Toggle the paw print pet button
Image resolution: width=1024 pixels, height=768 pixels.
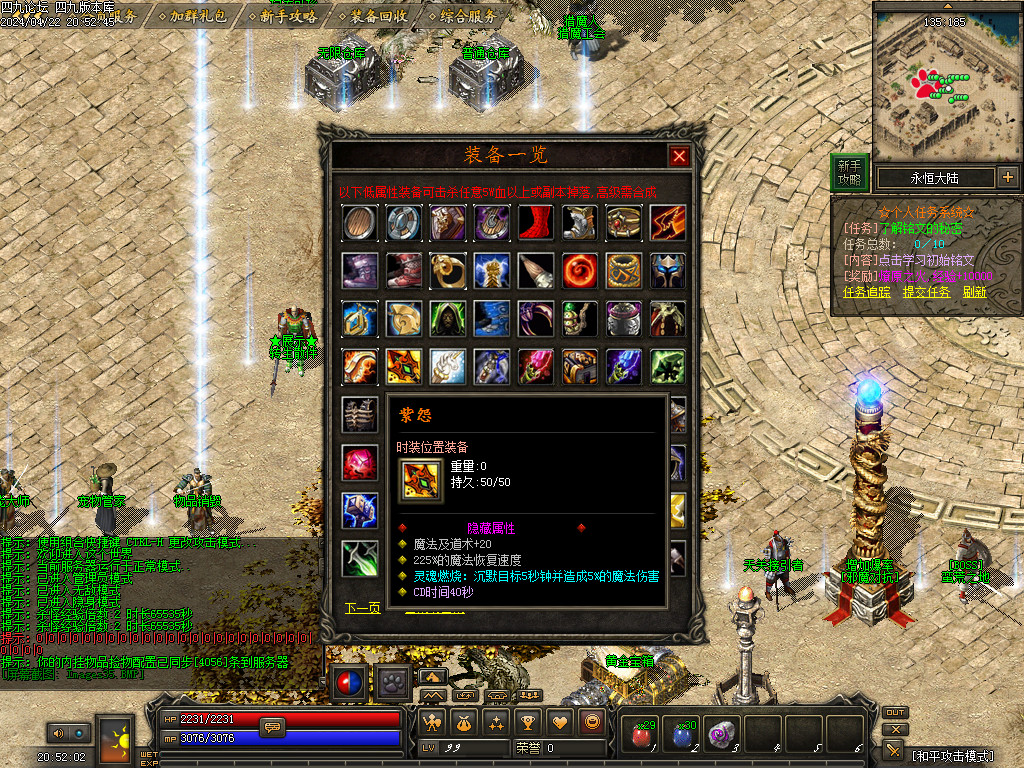[393, 683]
